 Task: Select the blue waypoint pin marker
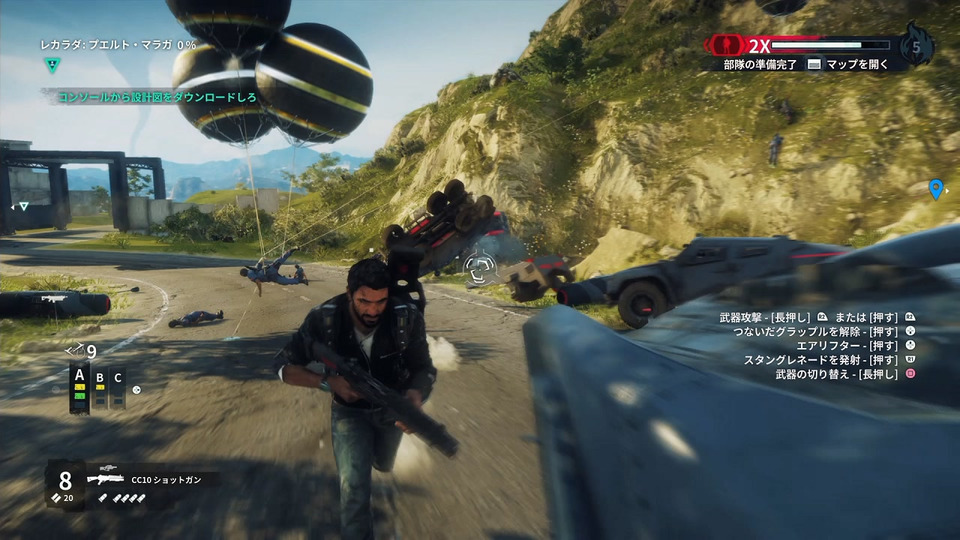pos(936,188)
